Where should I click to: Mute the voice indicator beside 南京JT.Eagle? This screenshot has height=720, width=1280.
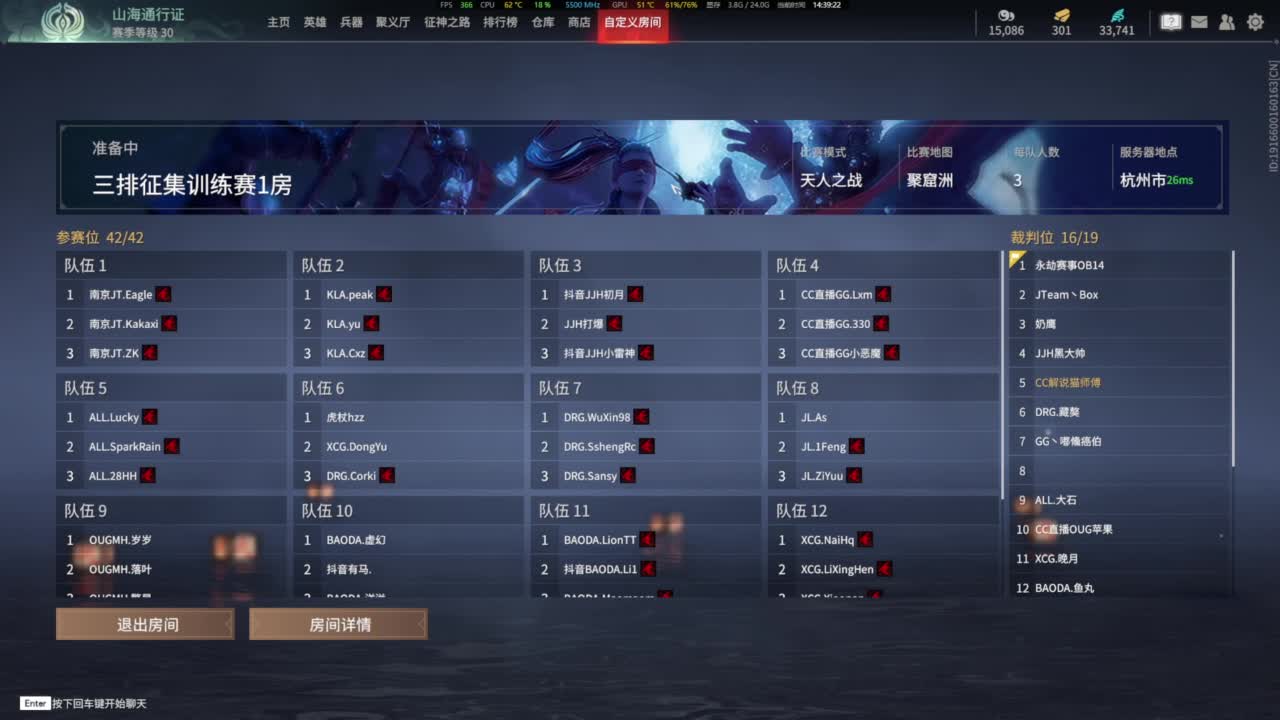click(164, 294)
